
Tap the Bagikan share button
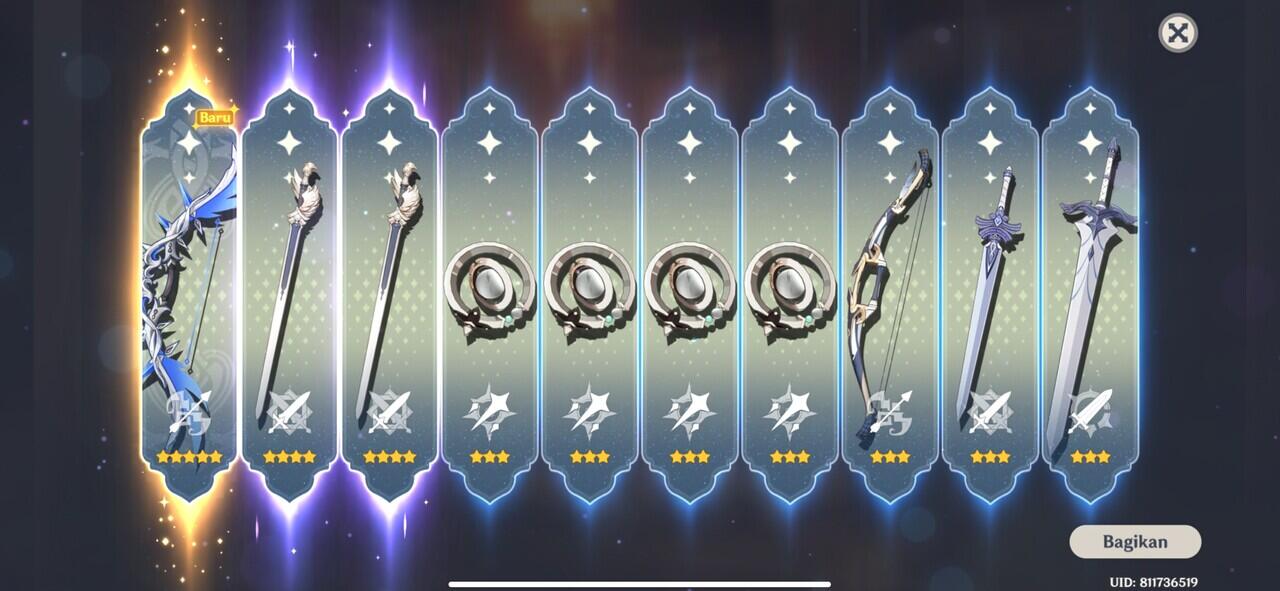[x=1135, y=542]
